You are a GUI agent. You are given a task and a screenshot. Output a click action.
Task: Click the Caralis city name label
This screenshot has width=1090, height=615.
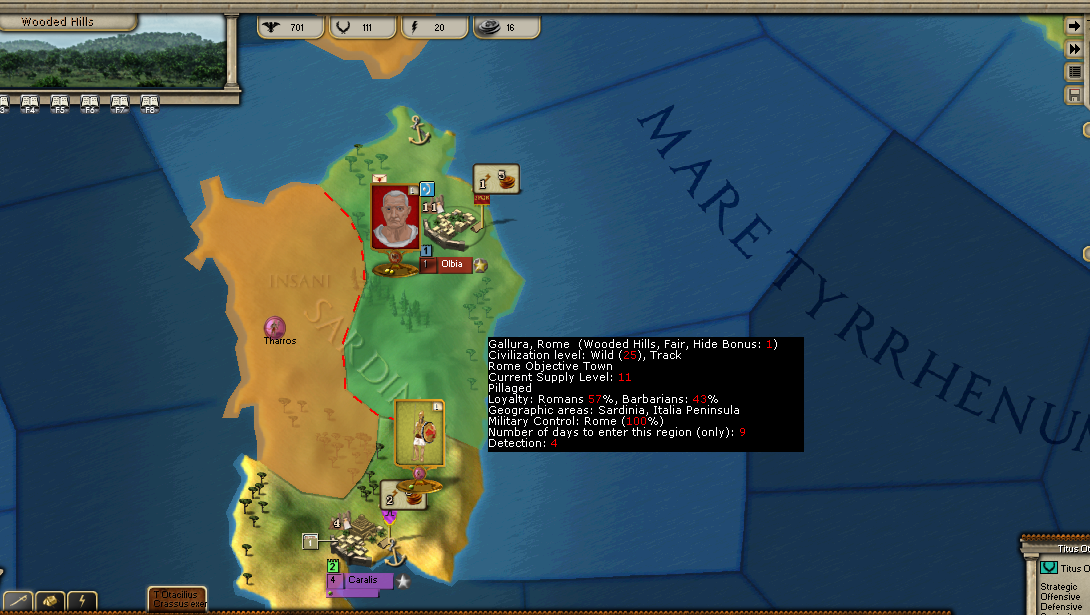pyautogui.click(x=361, y=580)
